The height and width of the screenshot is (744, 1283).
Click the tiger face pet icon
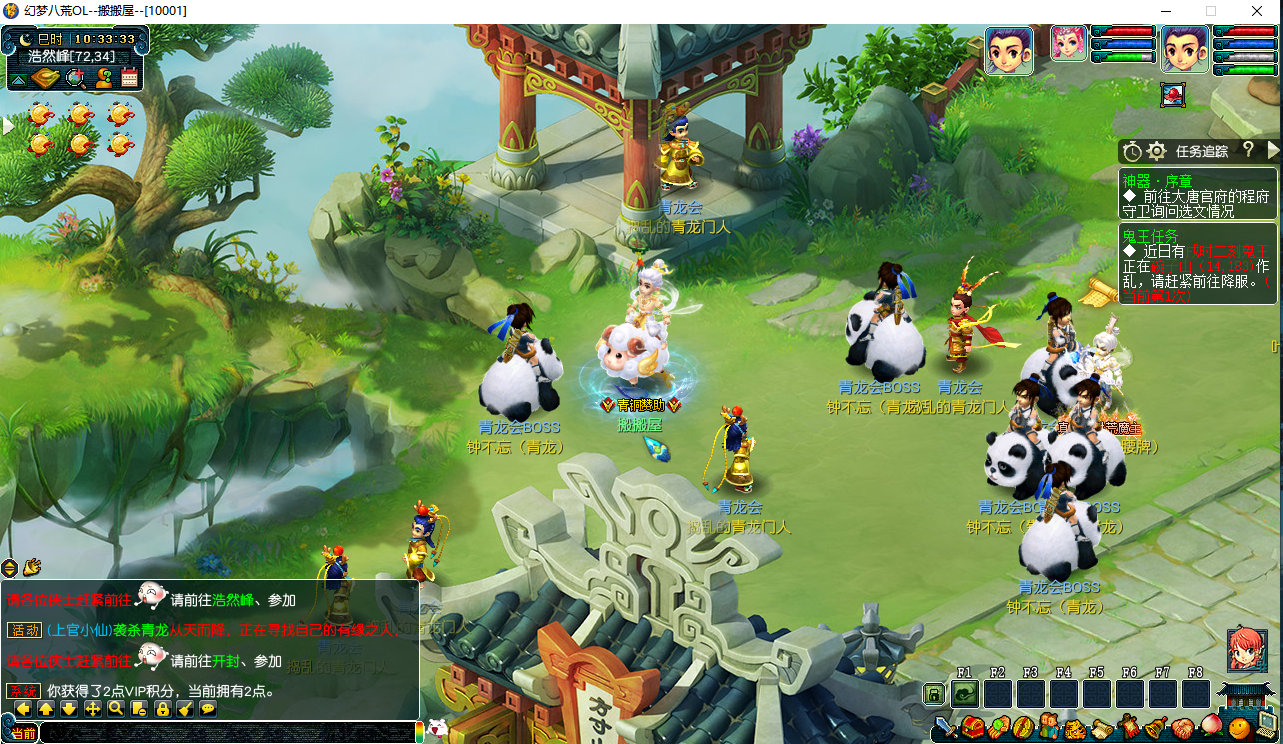click(1075, 728)
